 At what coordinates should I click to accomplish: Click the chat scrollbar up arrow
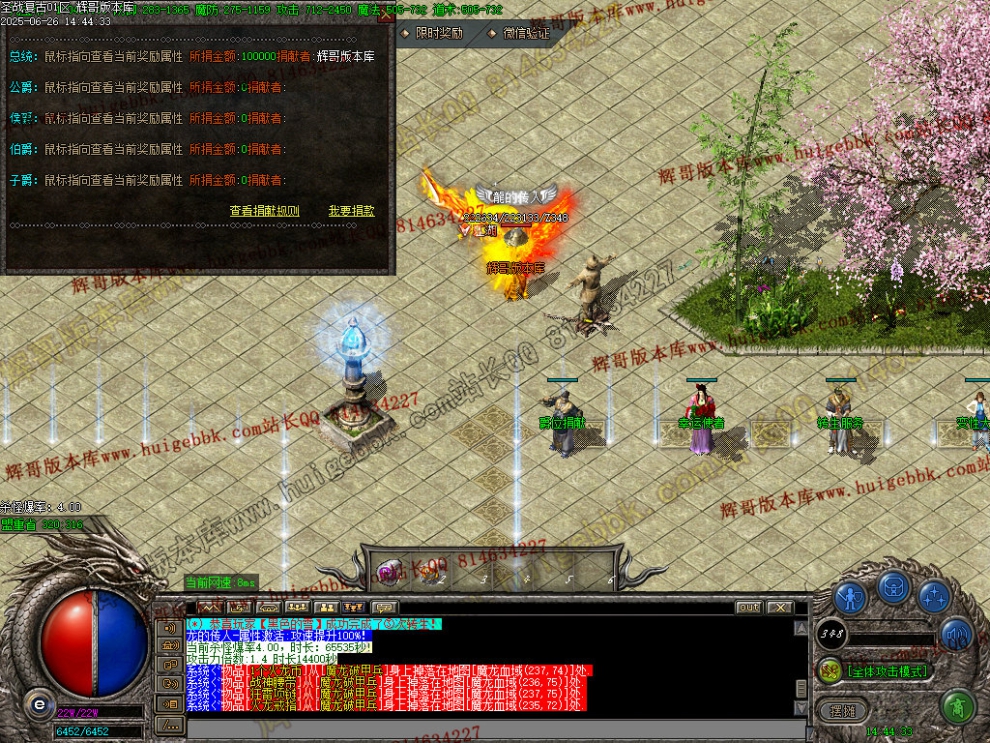(x=800, y=628)
